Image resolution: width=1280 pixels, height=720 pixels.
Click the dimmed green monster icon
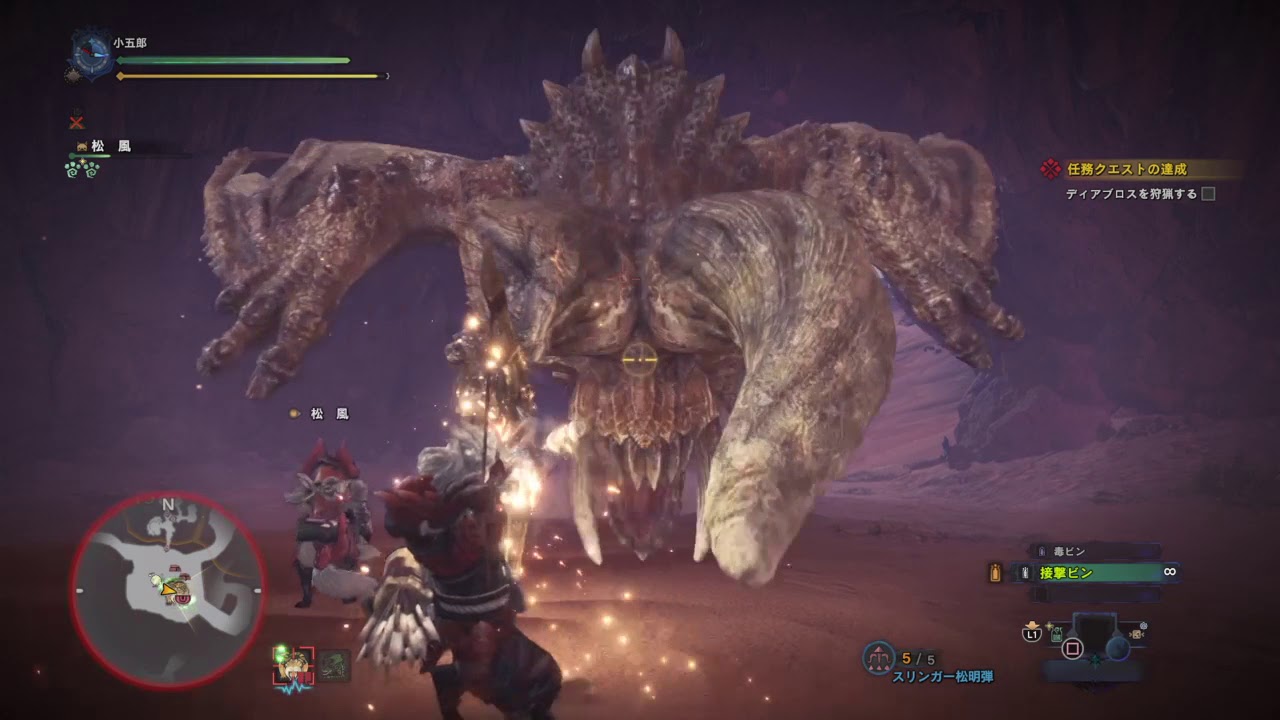coord(335,663)
